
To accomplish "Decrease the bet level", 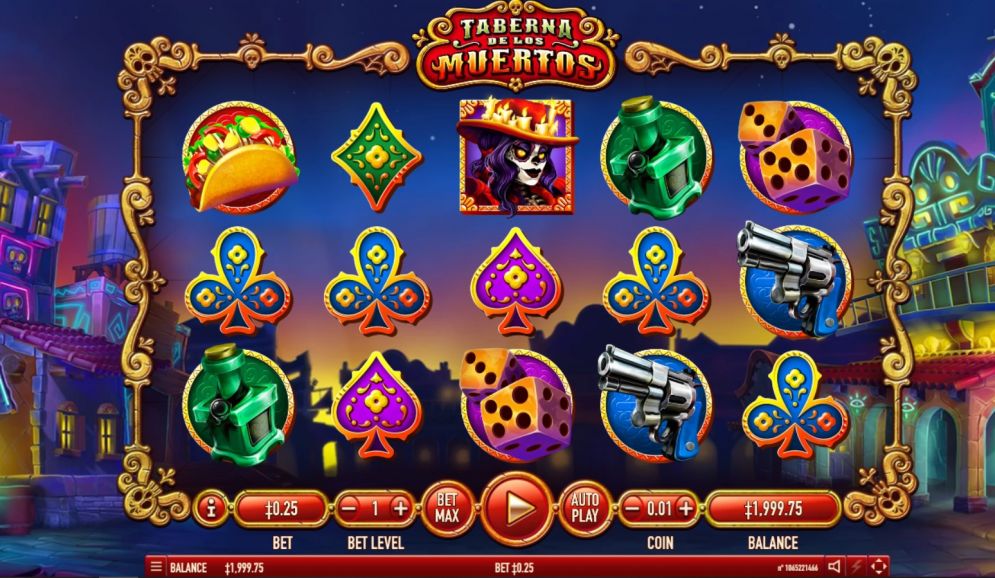I will pyautogui.click(x=349, y=509).
